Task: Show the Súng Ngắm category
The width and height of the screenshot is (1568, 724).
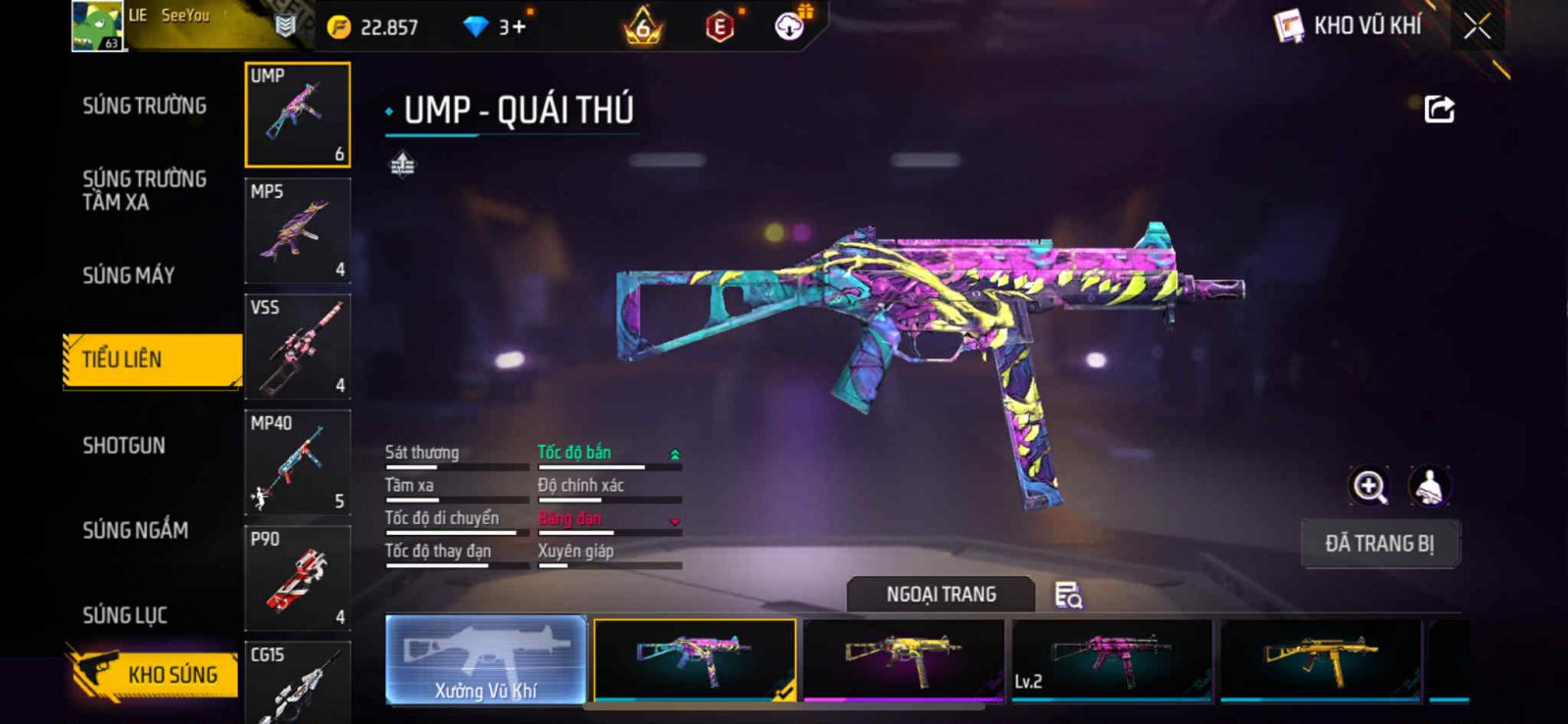Action: tap(135, 530)
